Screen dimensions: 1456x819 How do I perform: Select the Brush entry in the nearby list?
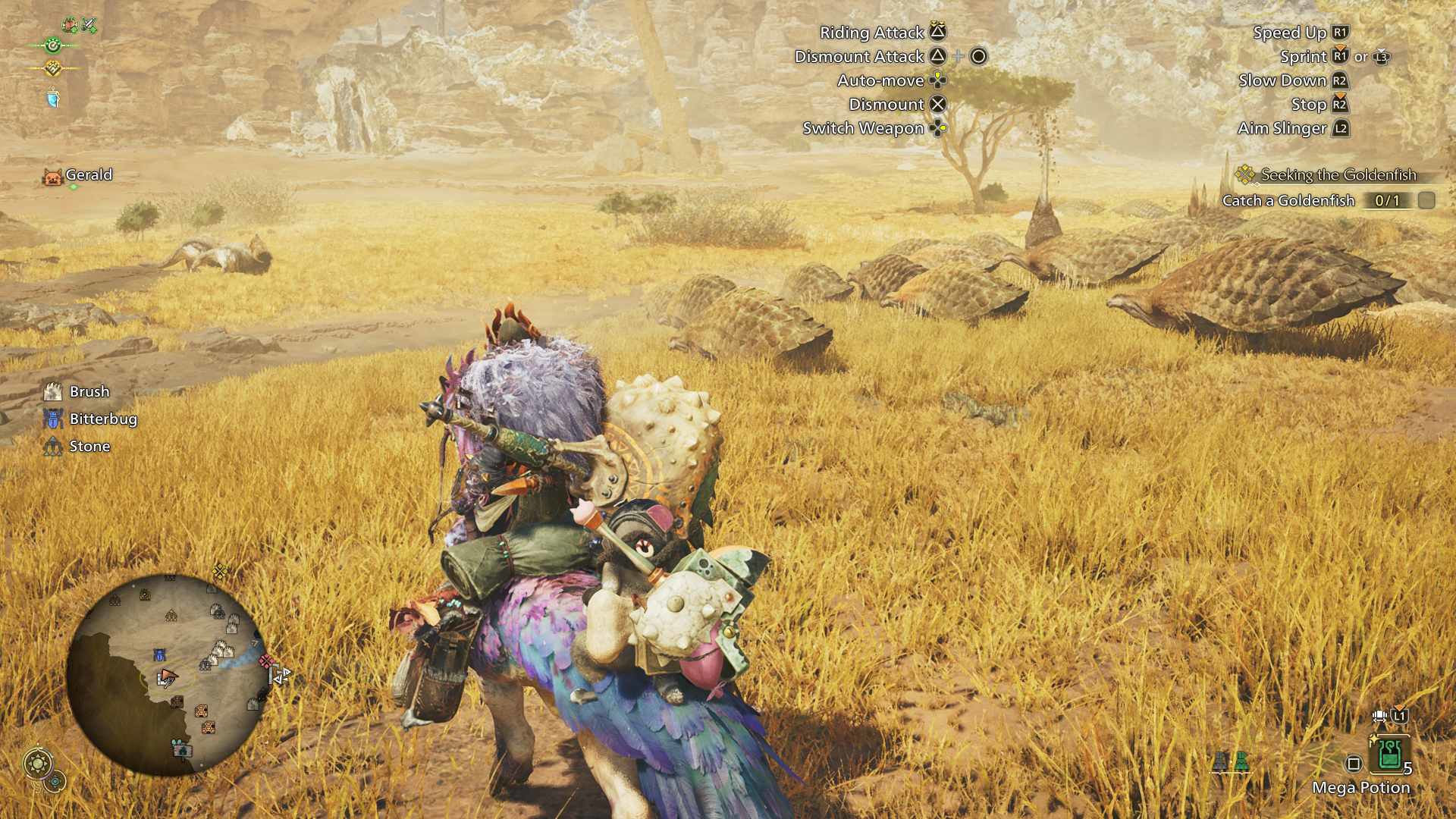pos(89,391)
